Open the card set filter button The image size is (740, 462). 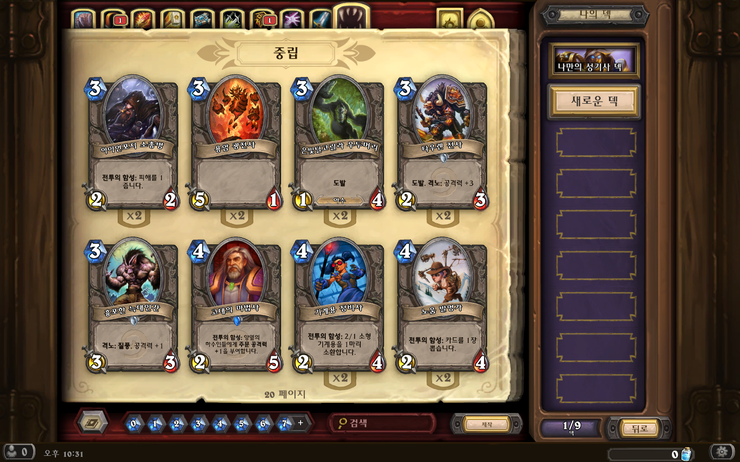(x=92, y=422)
